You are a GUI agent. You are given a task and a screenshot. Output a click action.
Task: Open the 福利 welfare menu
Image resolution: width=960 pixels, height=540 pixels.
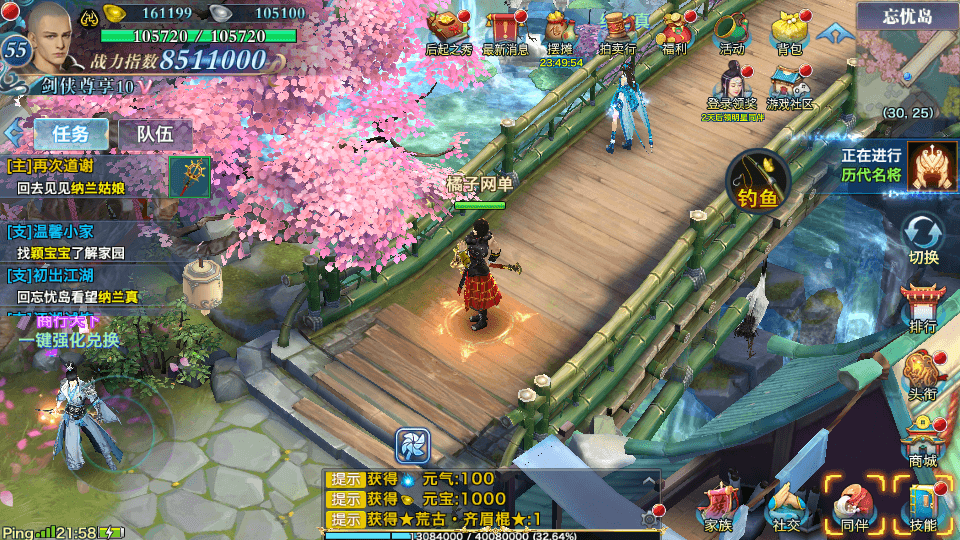675,31
